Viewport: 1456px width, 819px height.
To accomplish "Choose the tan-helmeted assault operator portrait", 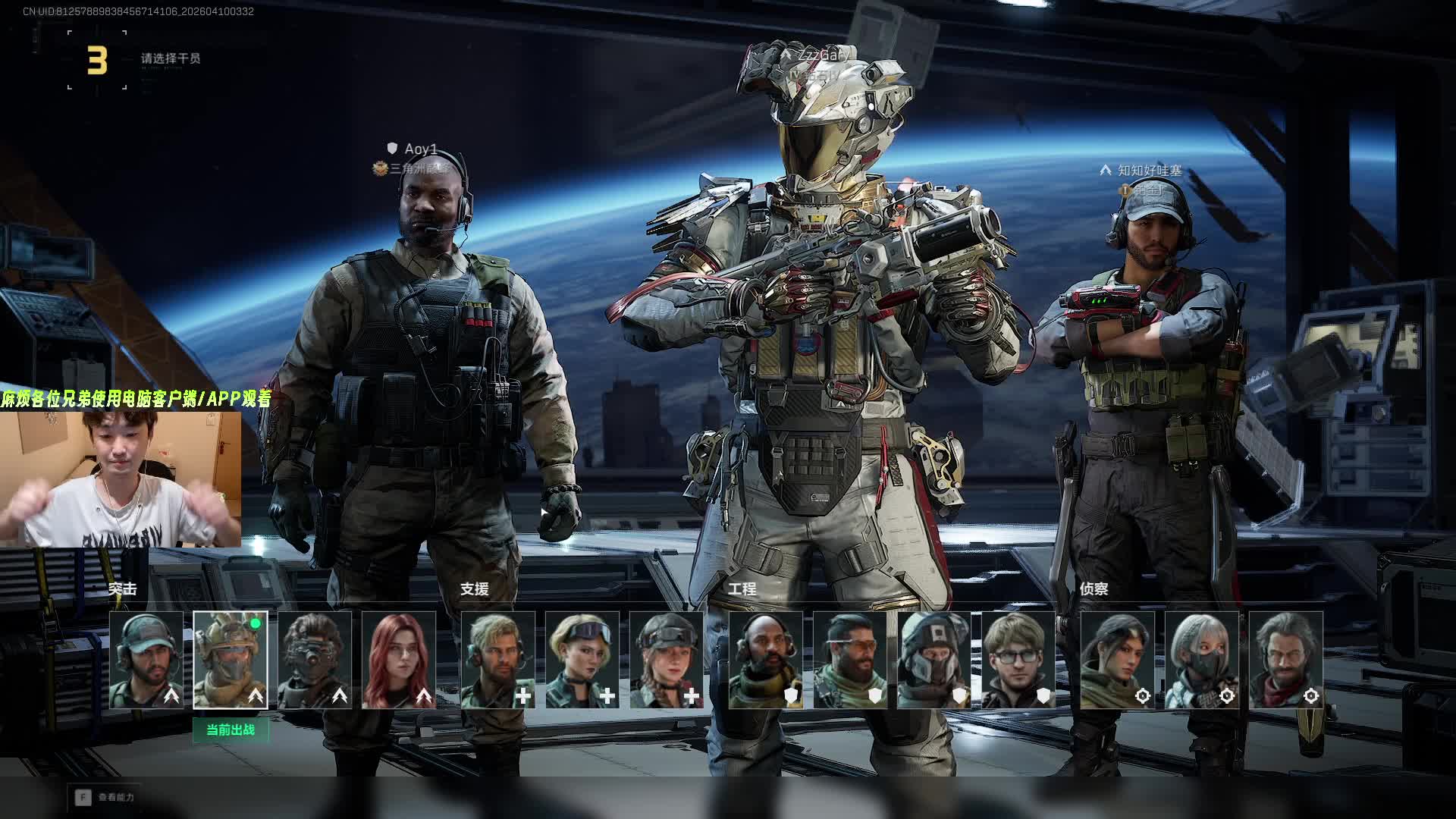I will (x=231, y=660).
